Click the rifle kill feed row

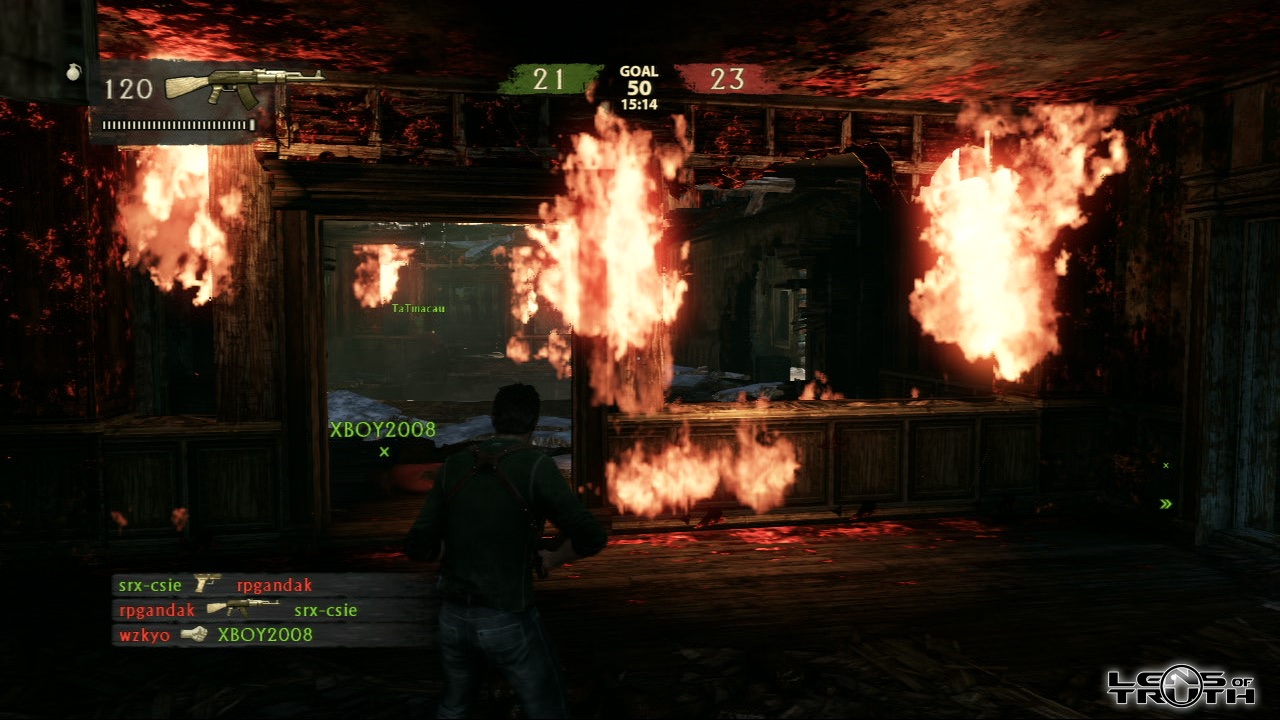270,610
